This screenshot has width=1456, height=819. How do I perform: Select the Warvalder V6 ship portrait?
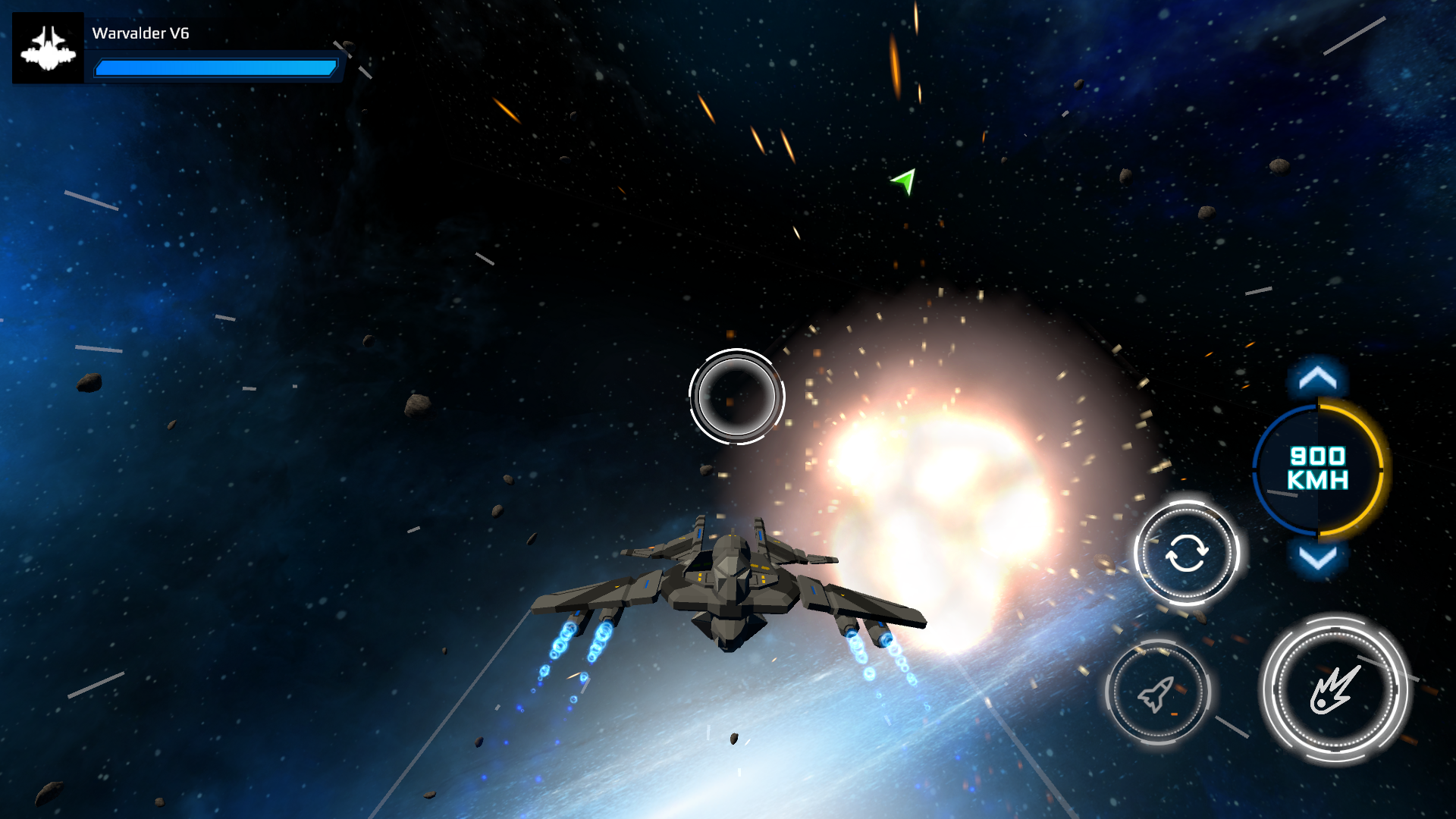click(48, 48)
